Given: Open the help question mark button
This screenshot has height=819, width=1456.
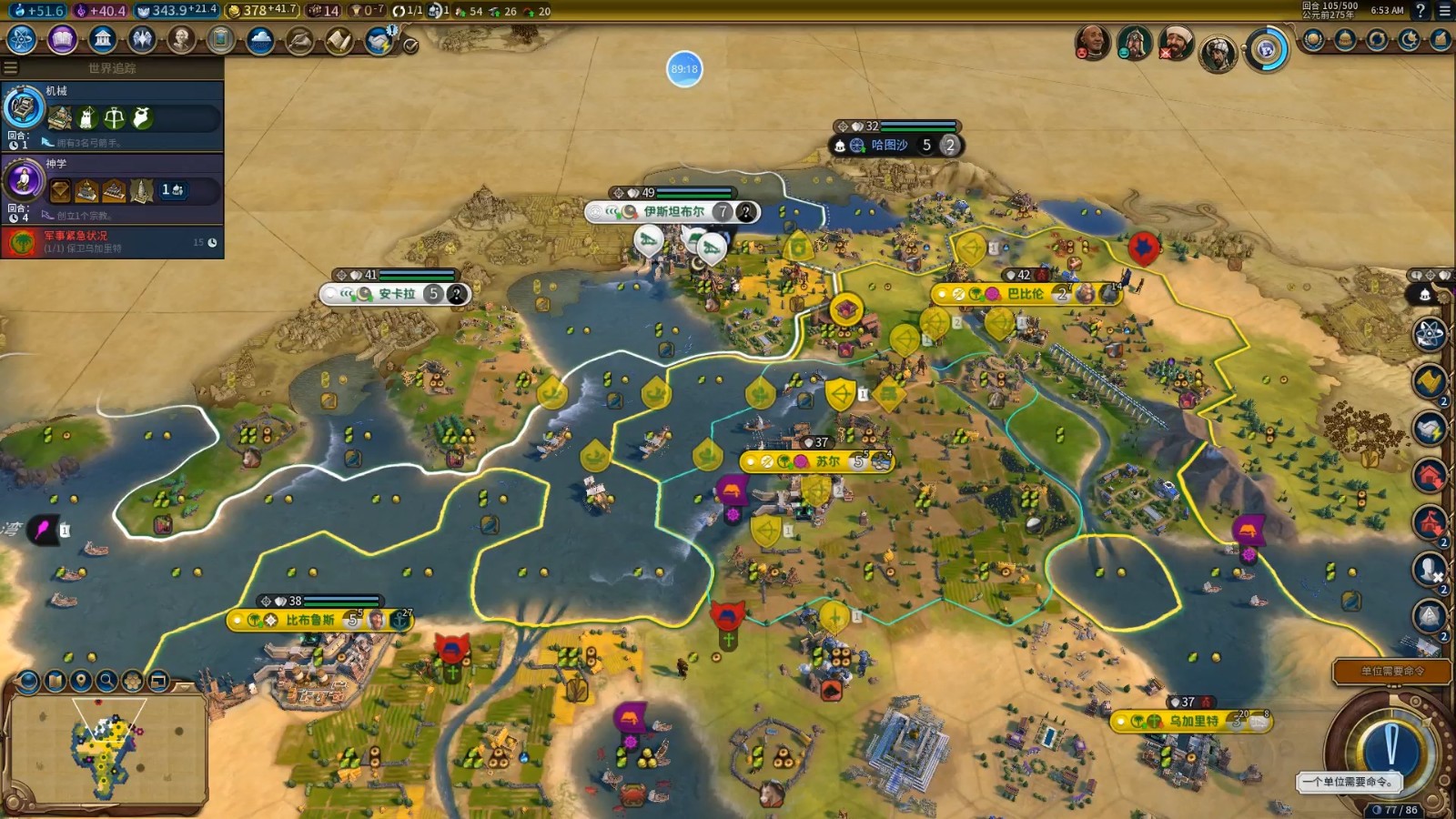Looking at the screenshot, I should coord(1421,11).
